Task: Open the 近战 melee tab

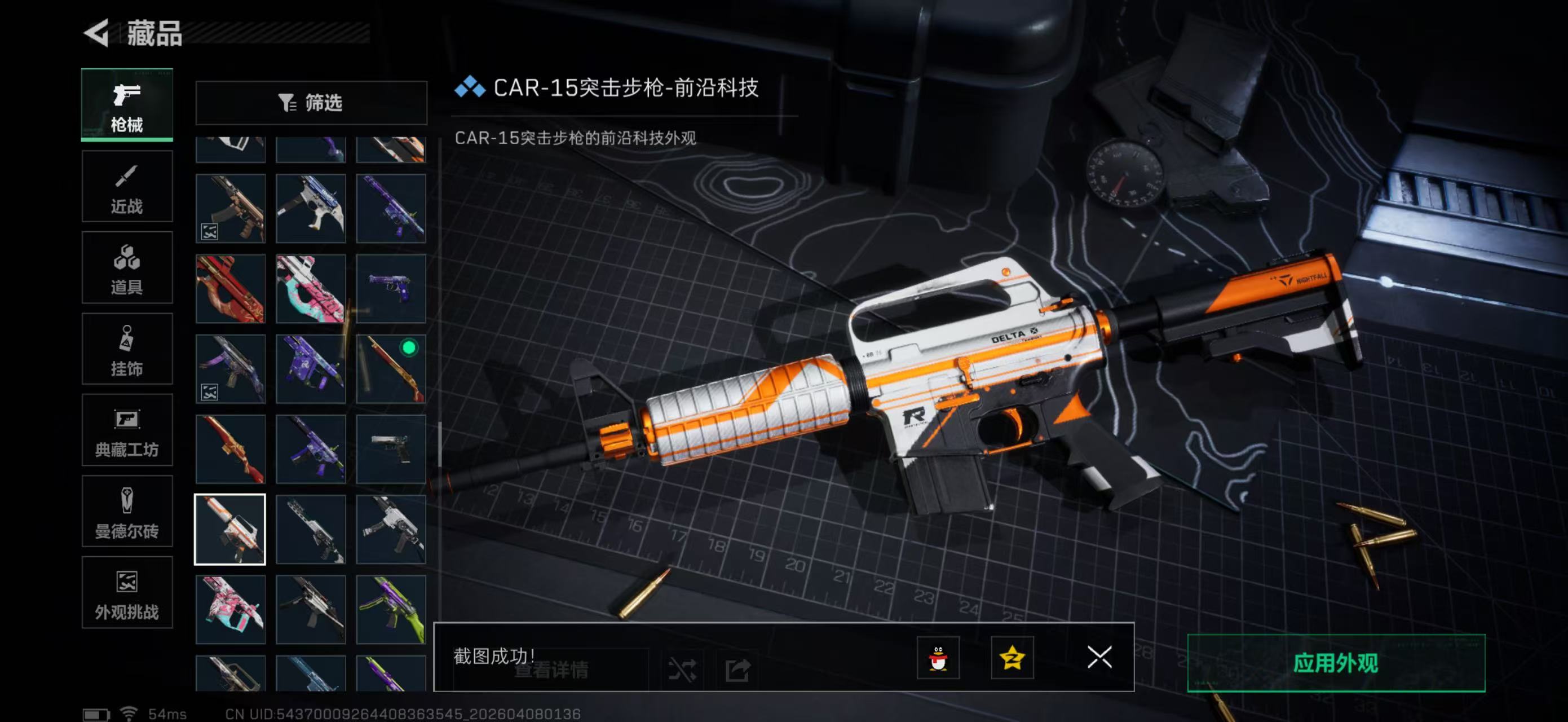Action: coord(127,187)
